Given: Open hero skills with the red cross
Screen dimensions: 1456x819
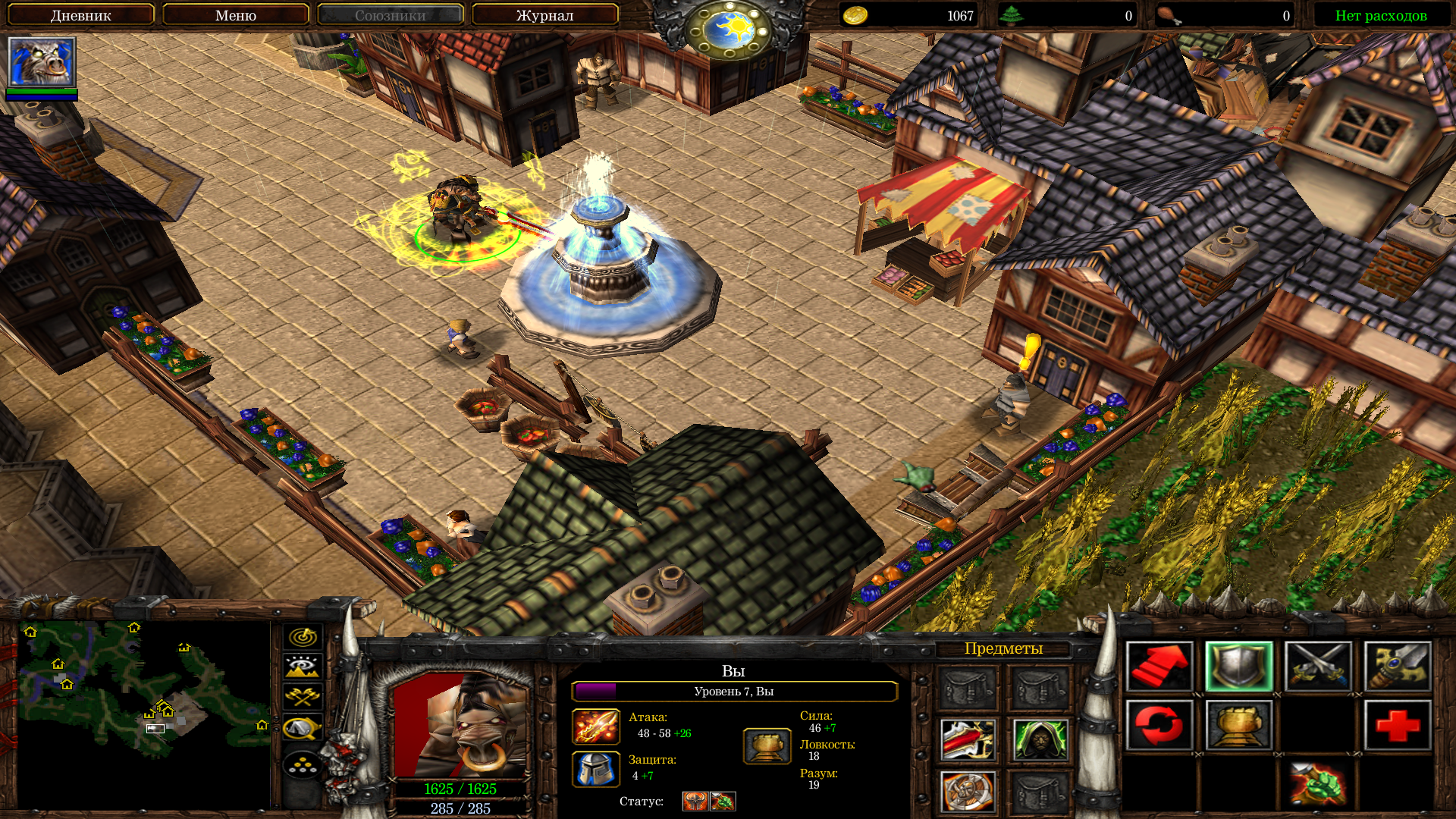Looking at the screenshot, I should click(x=1398, y=725).
